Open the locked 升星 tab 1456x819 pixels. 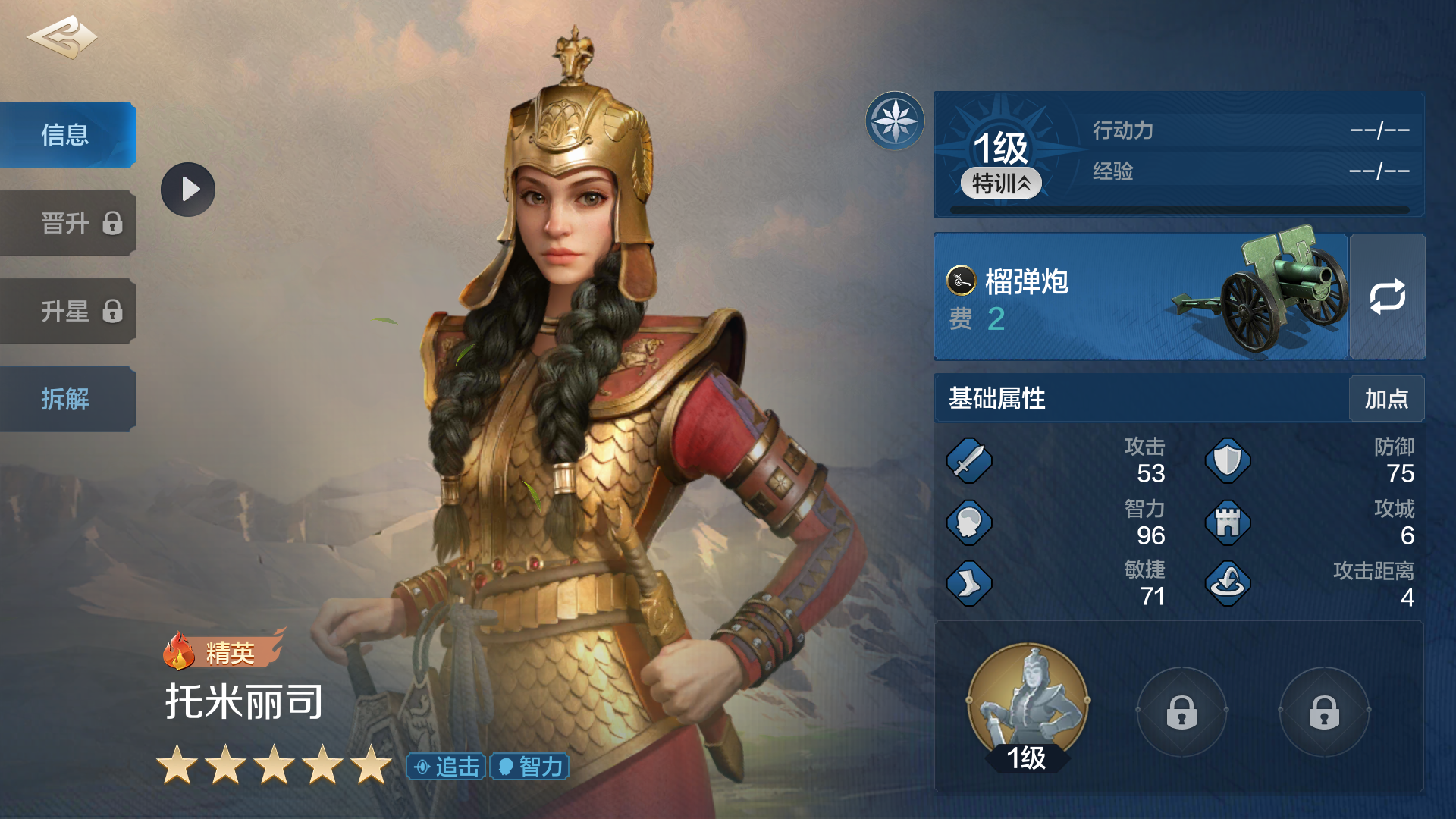(x=68, y=312)
